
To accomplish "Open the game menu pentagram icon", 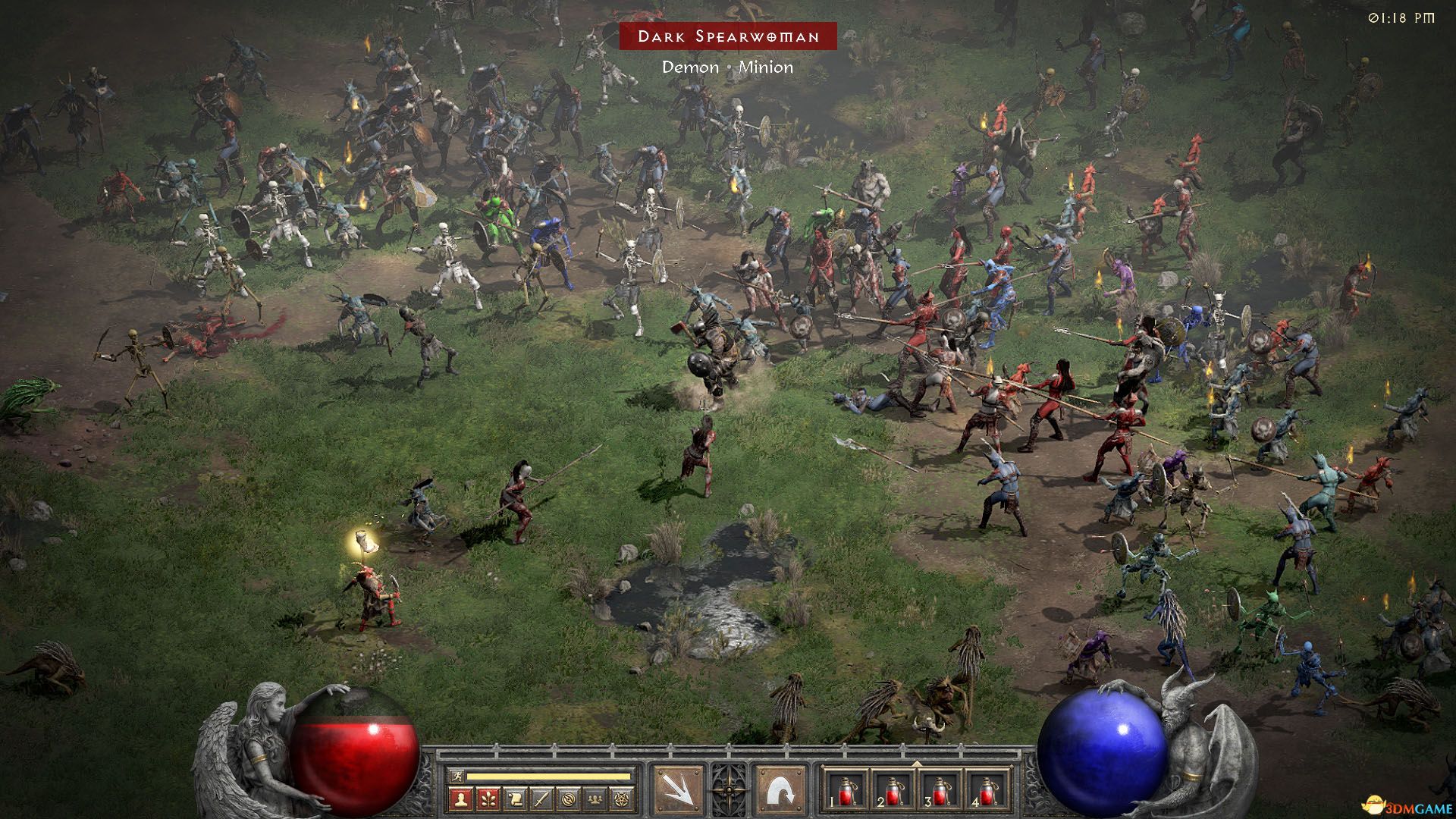I will coord(623,798).
